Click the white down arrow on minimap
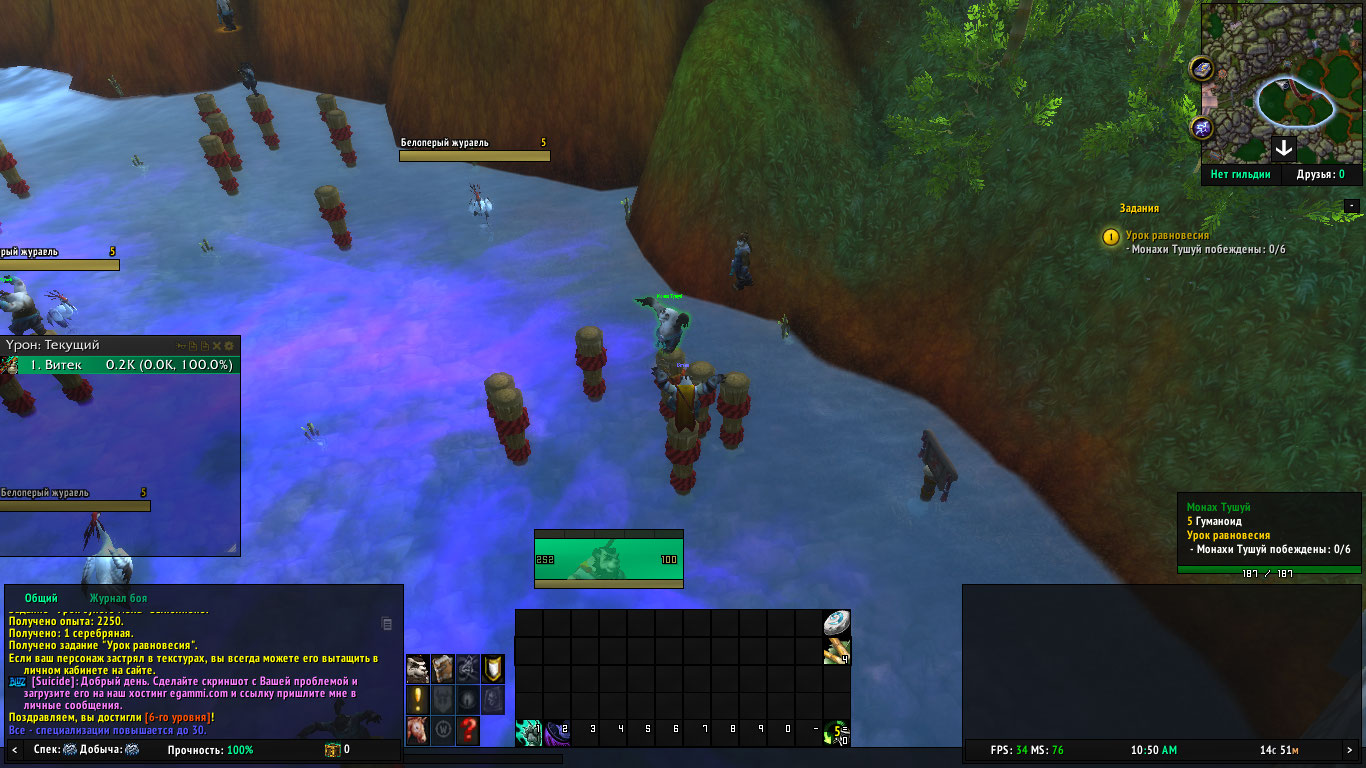The height and width of the screenshot is (768, 1366). (1284, 150)
